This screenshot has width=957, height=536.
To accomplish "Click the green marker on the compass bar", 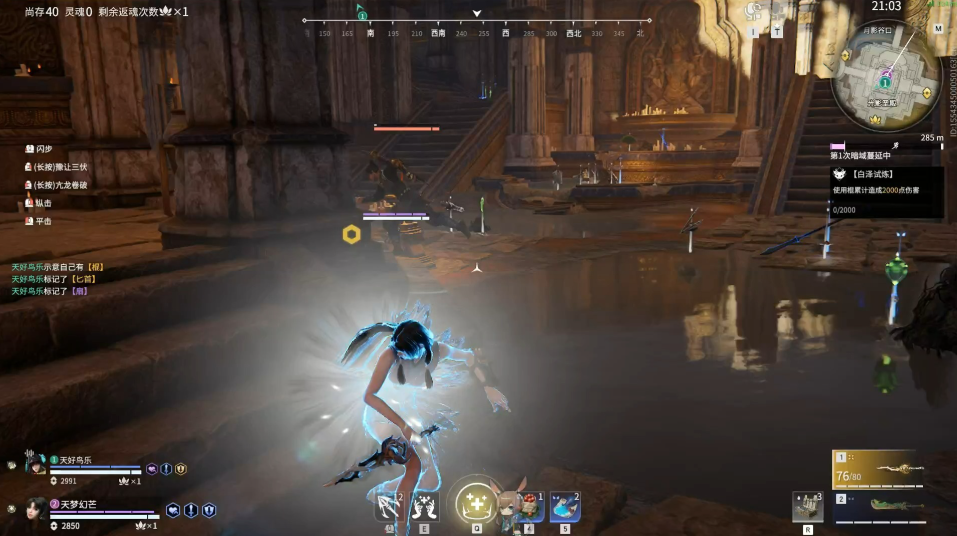I will [x=362, y=15].
